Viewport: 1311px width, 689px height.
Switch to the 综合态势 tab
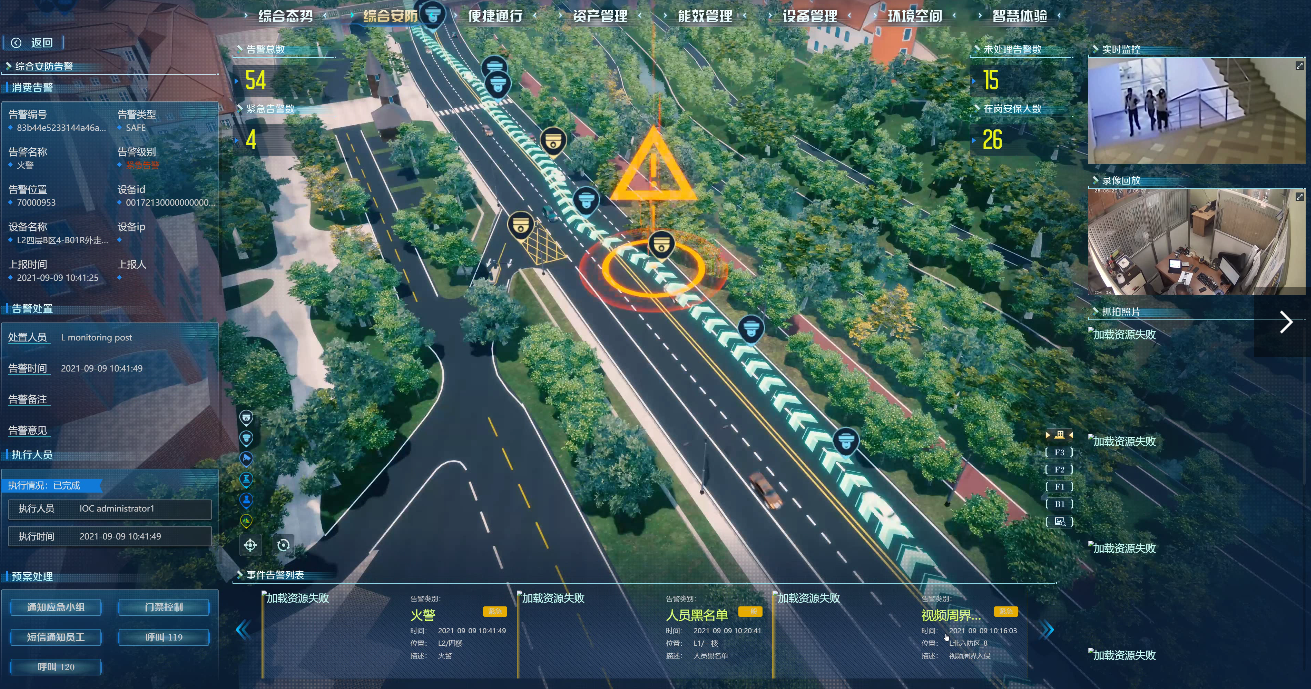(x=286, y=16)
